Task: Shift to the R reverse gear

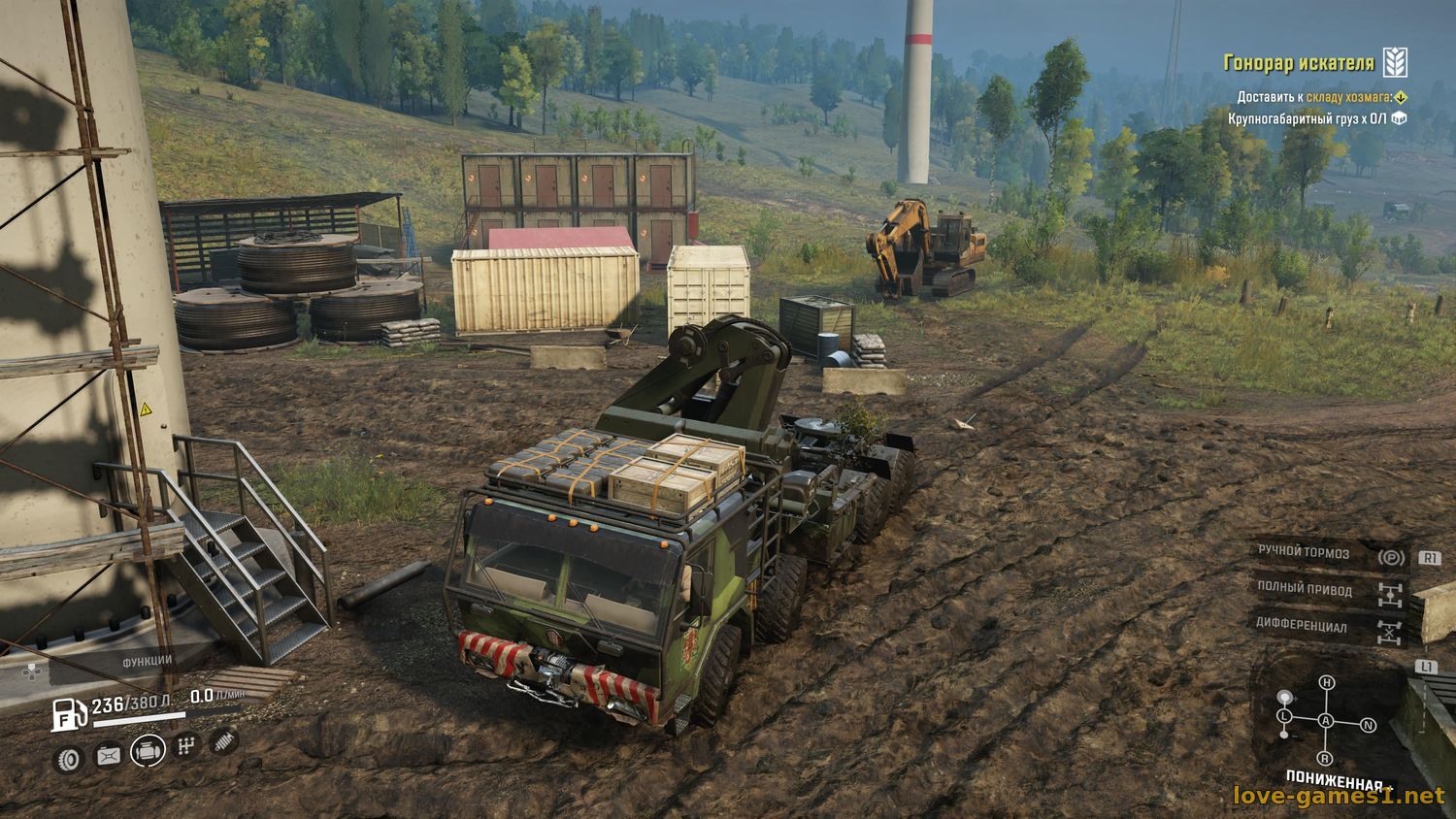Action: [1326, 759]
